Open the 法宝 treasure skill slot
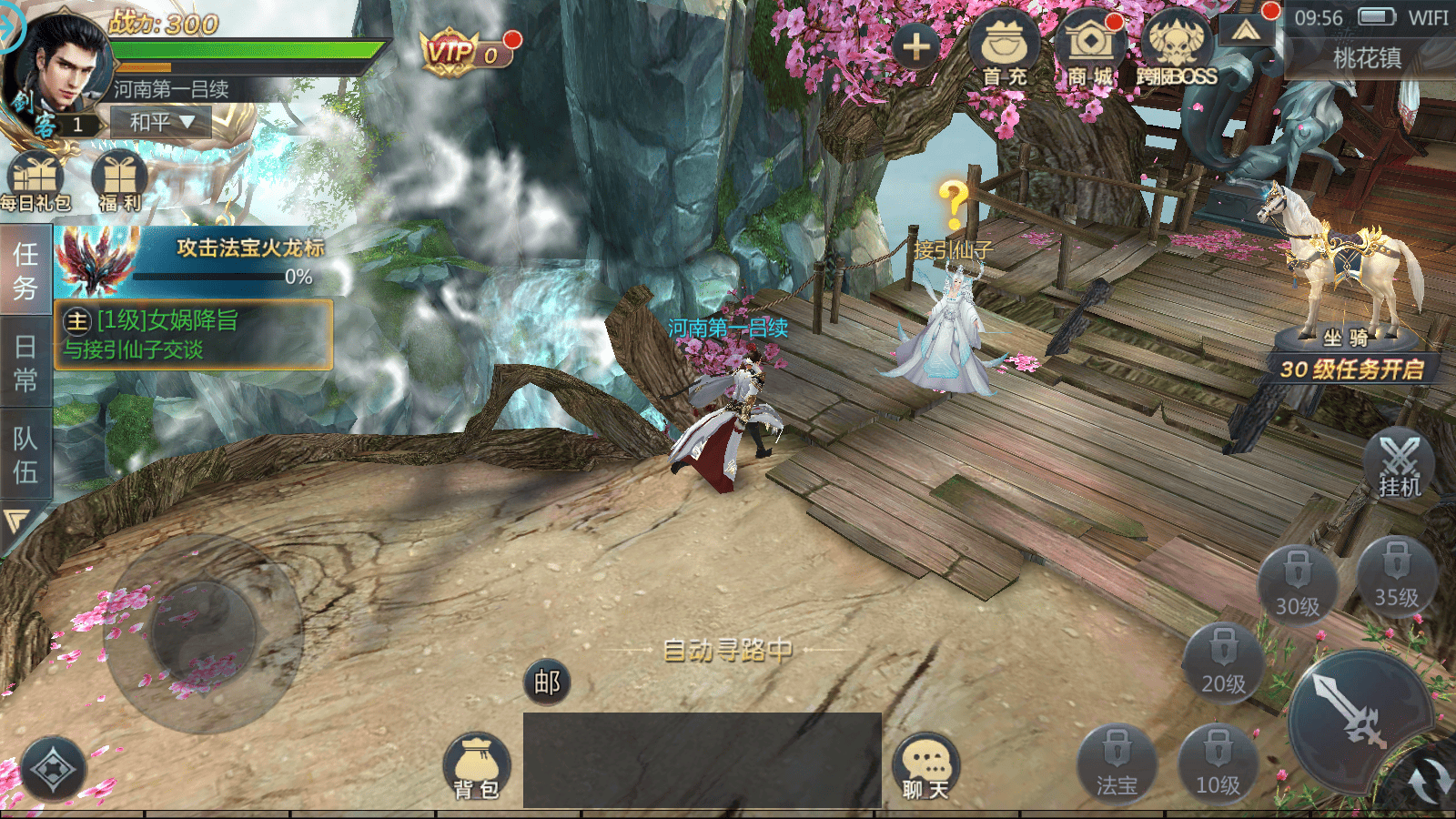The height and width of the screenshot is (819, 1456). [x=1117, y=764]
